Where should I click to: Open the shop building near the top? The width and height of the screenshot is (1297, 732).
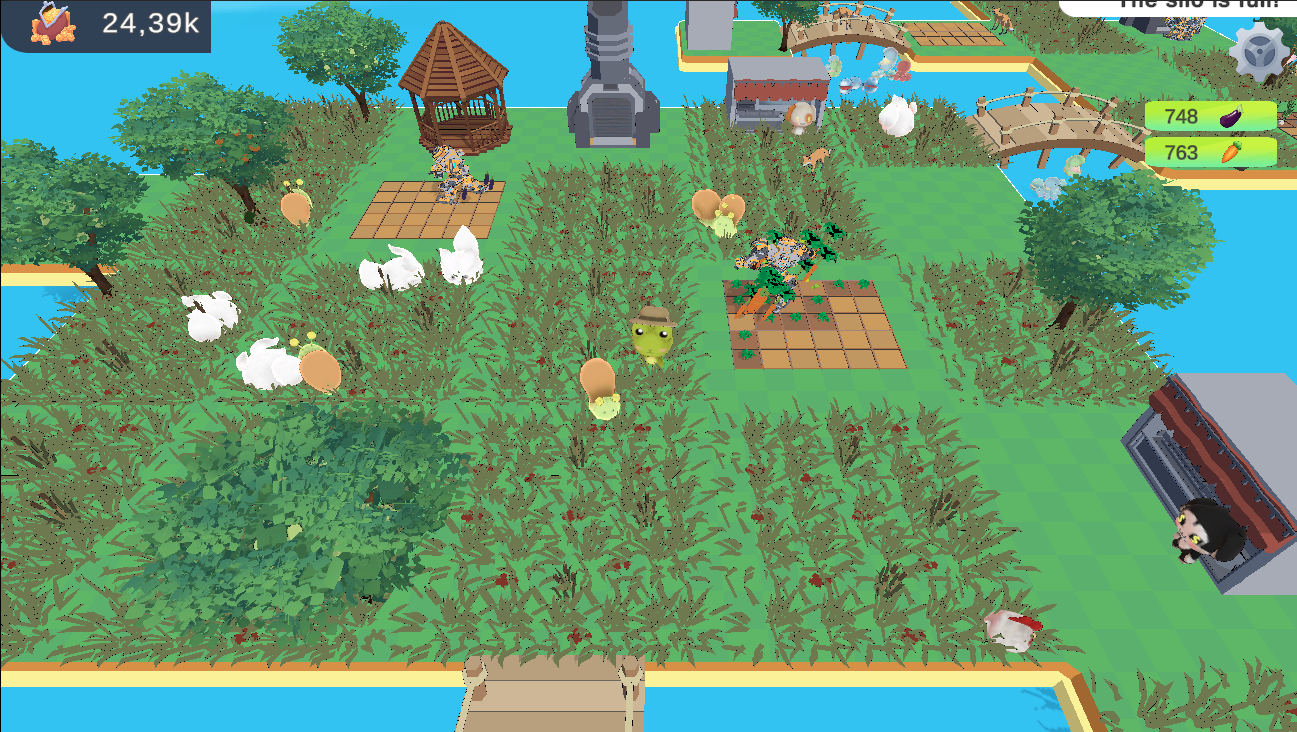tap(775, 90)
